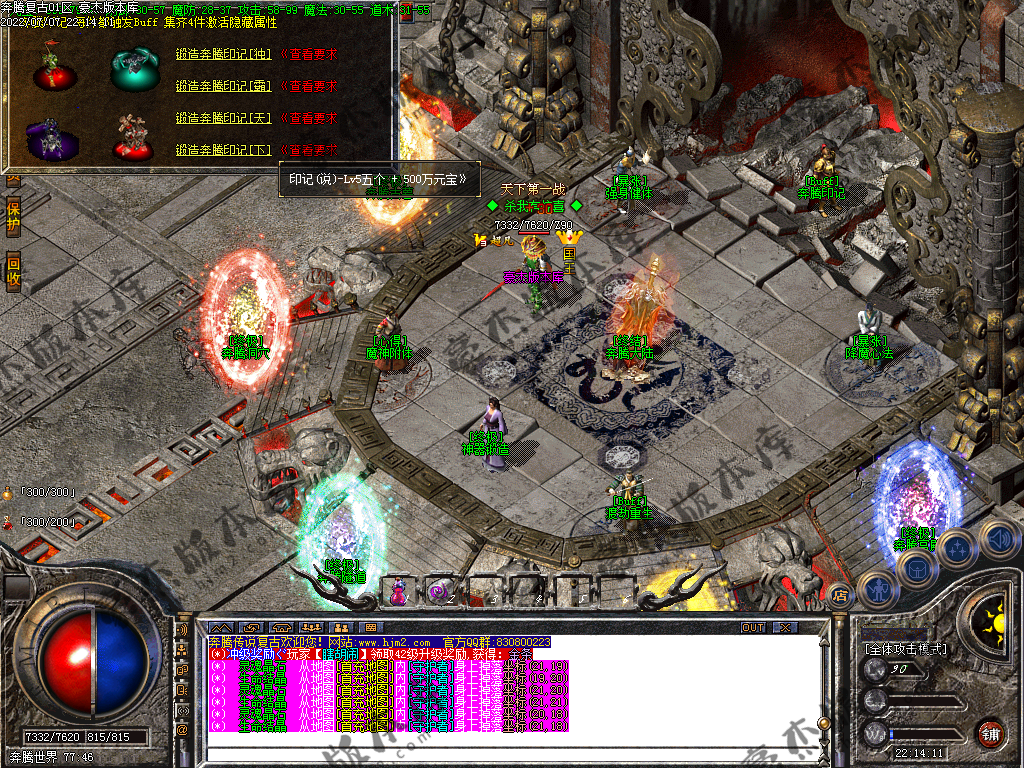
Task: Open the red 铺 stall button
Action: [x=990, y=733]
